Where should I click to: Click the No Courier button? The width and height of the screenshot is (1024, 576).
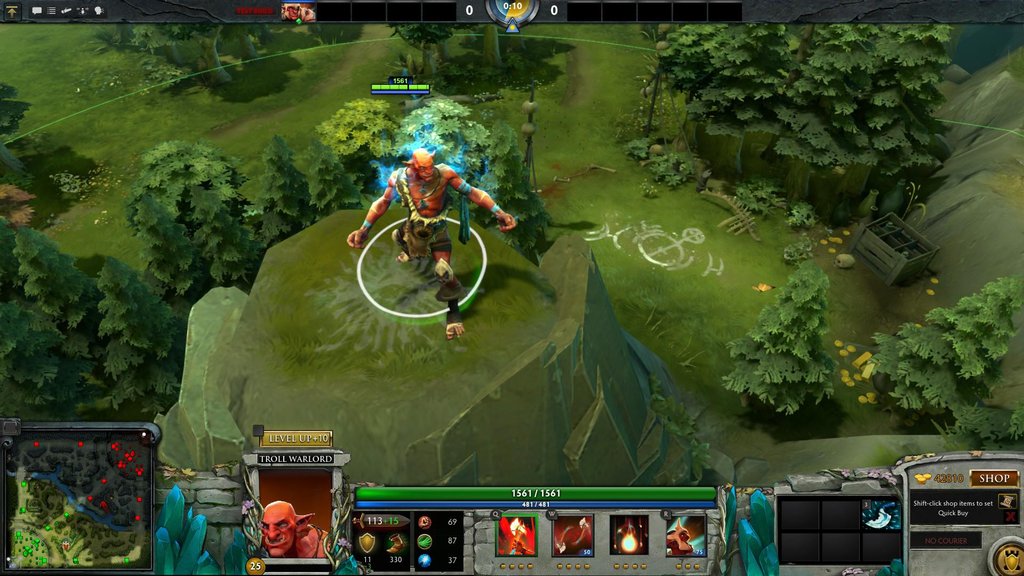point(945,541)
